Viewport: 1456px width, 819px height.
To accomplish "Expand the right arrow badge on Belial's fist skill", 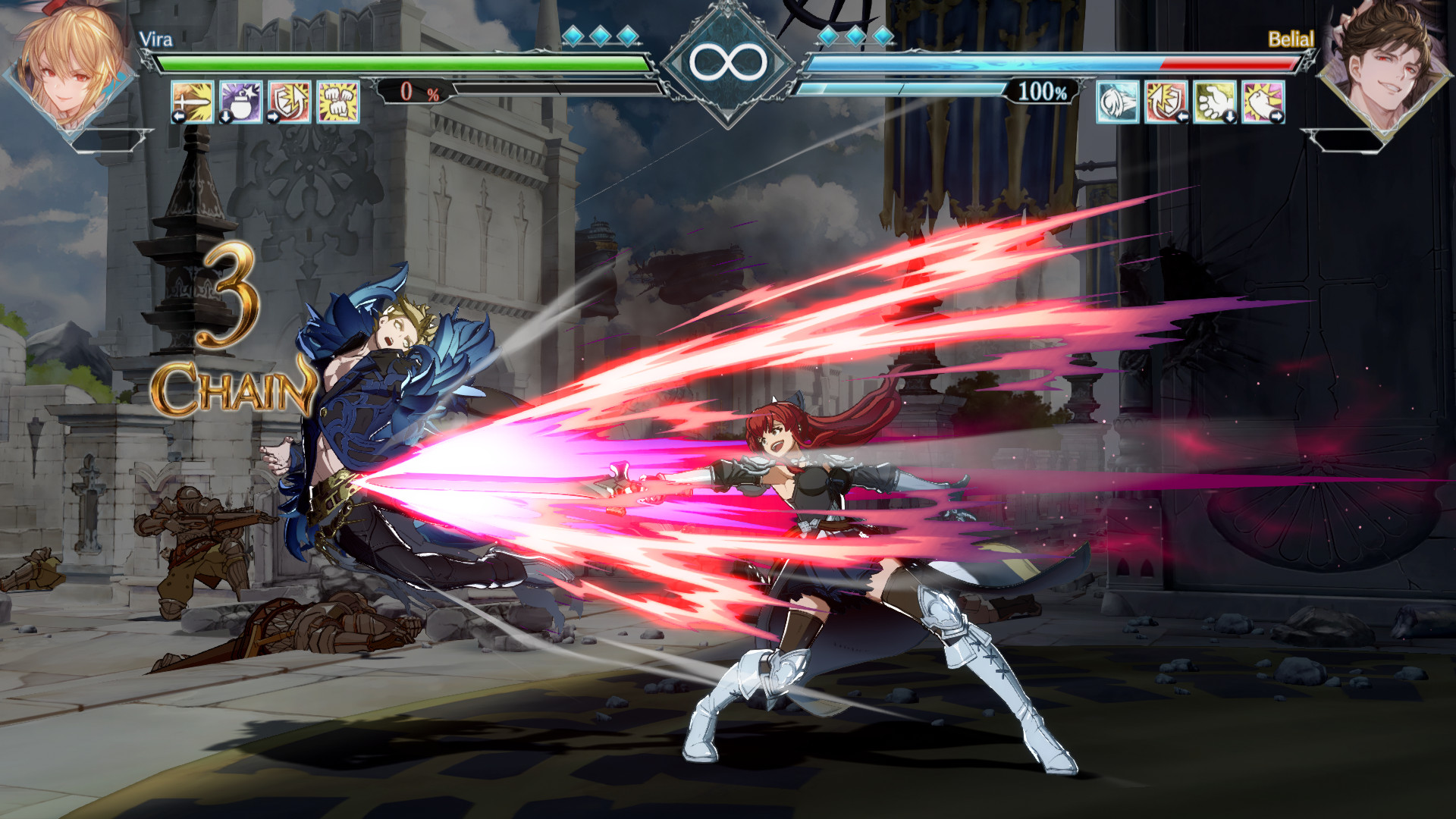I will (1279, 115).
